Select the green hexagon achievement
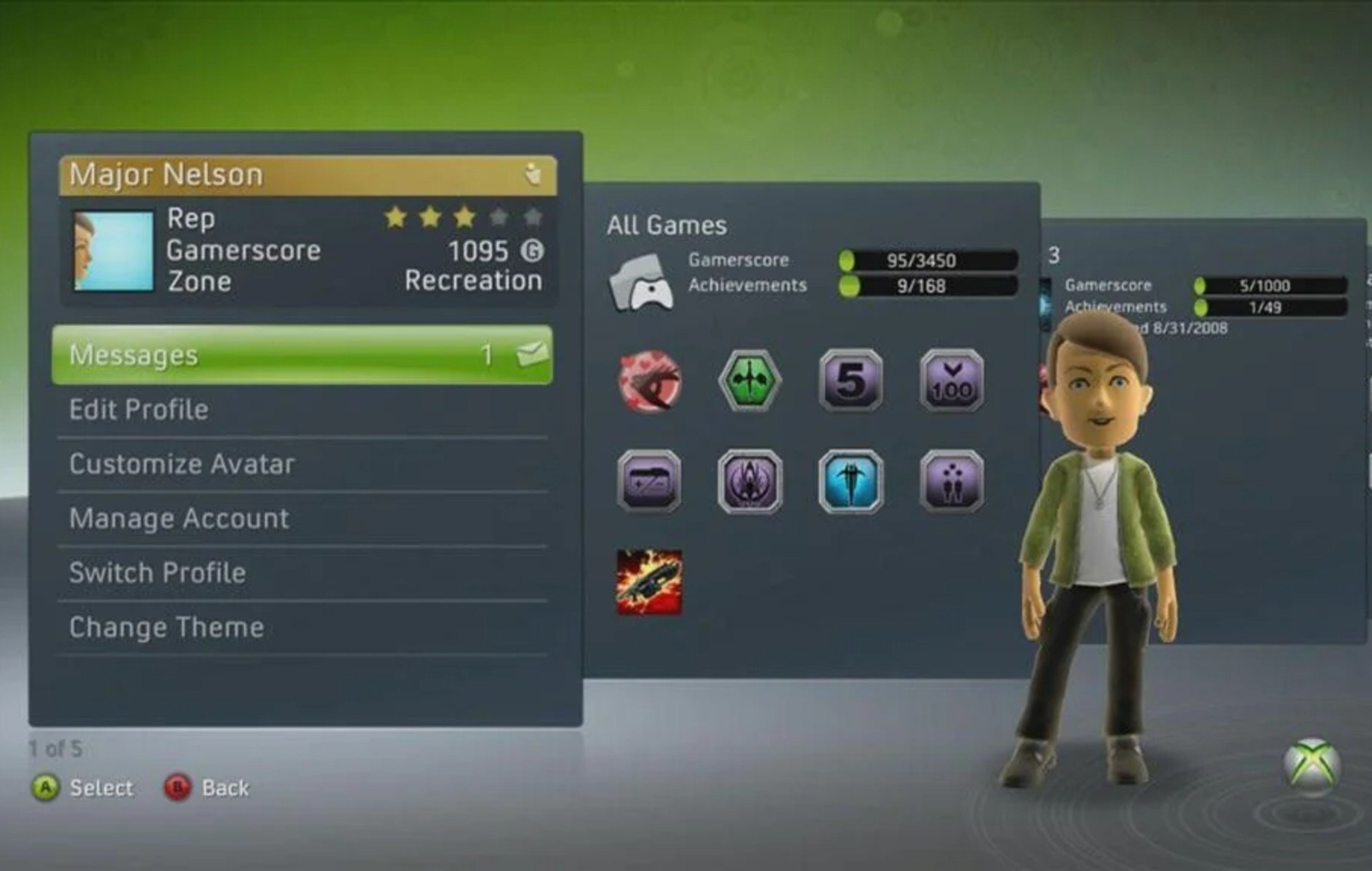 pyautogui.click(x=750, y=381)
